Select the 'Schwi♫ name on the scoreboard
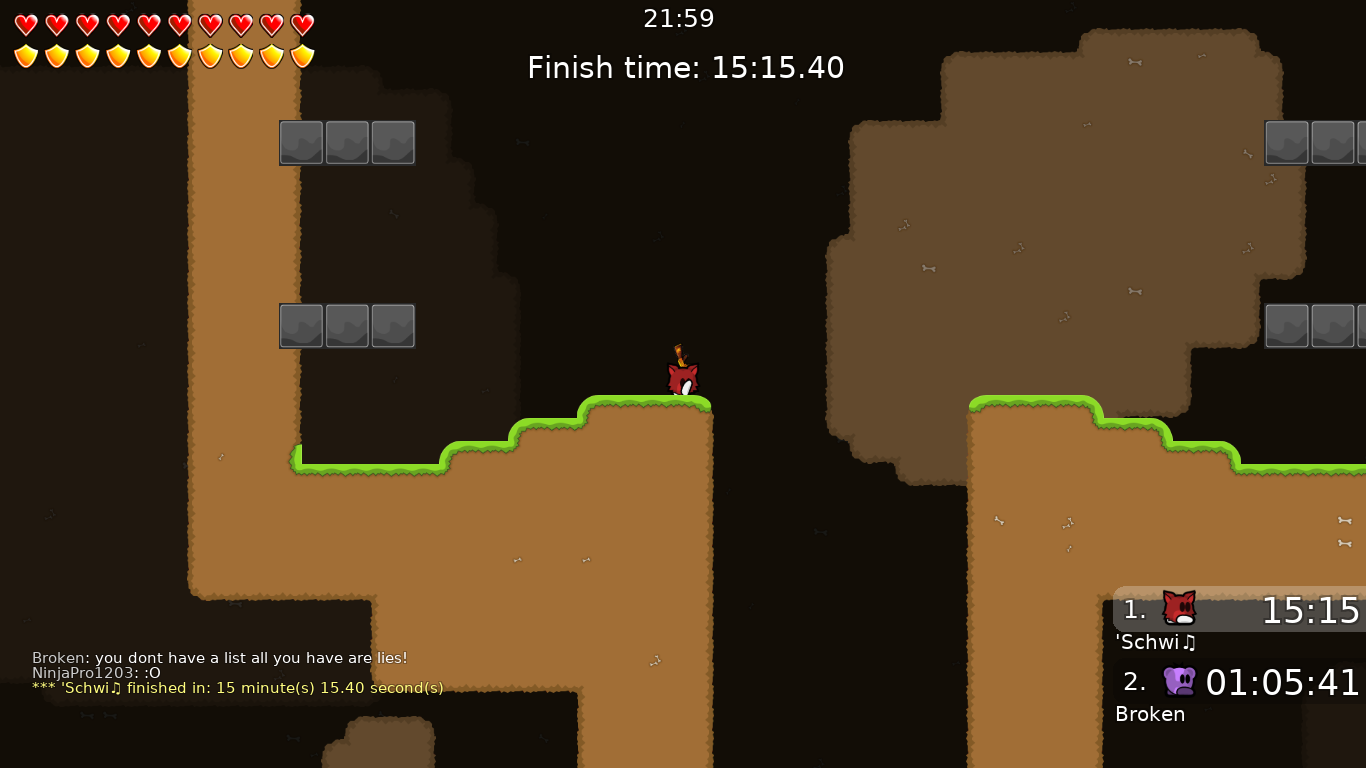 click(1156, 643)
